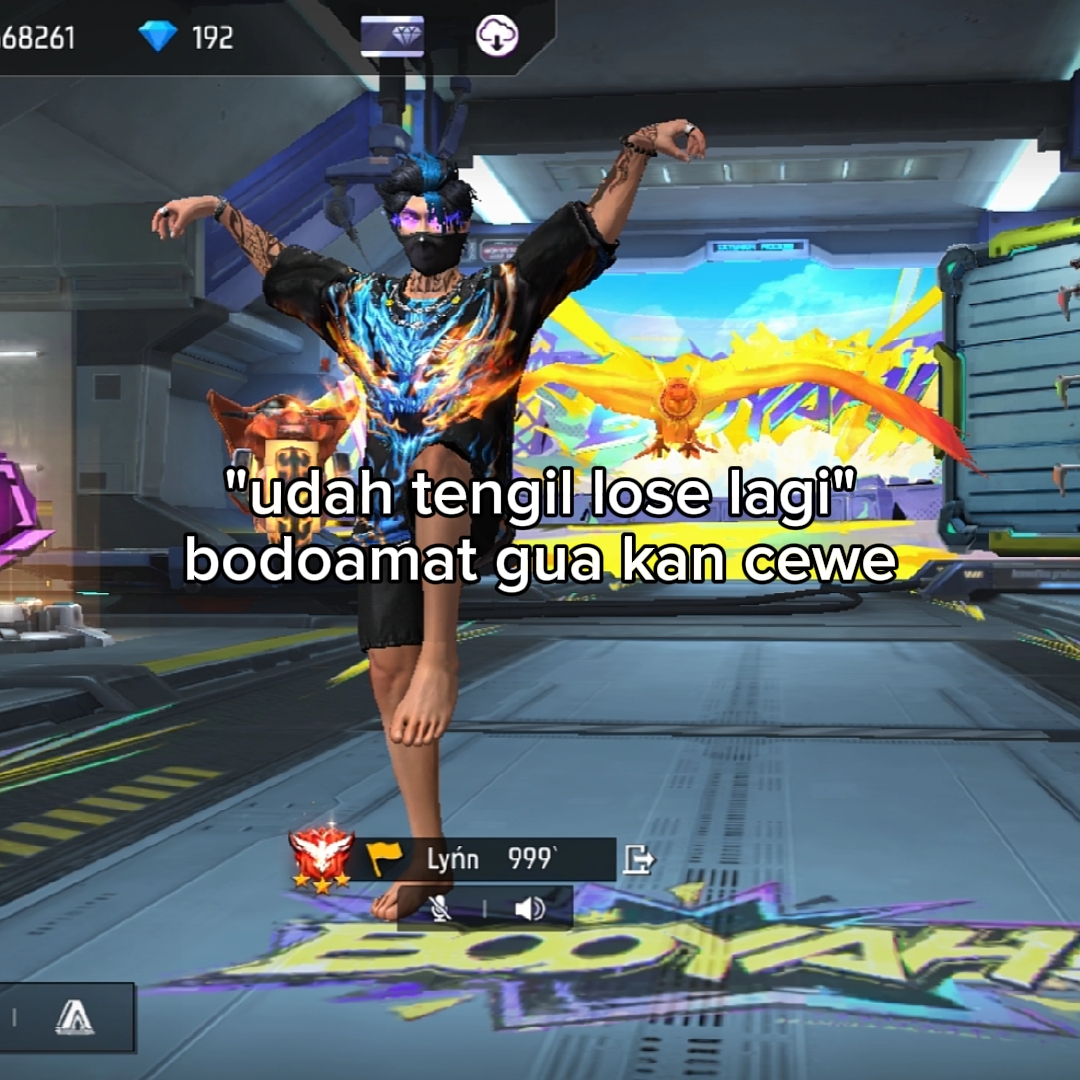View the red winged rank badge
The width and height of the screenshot is (1080, 1080).
click(321, 858)
